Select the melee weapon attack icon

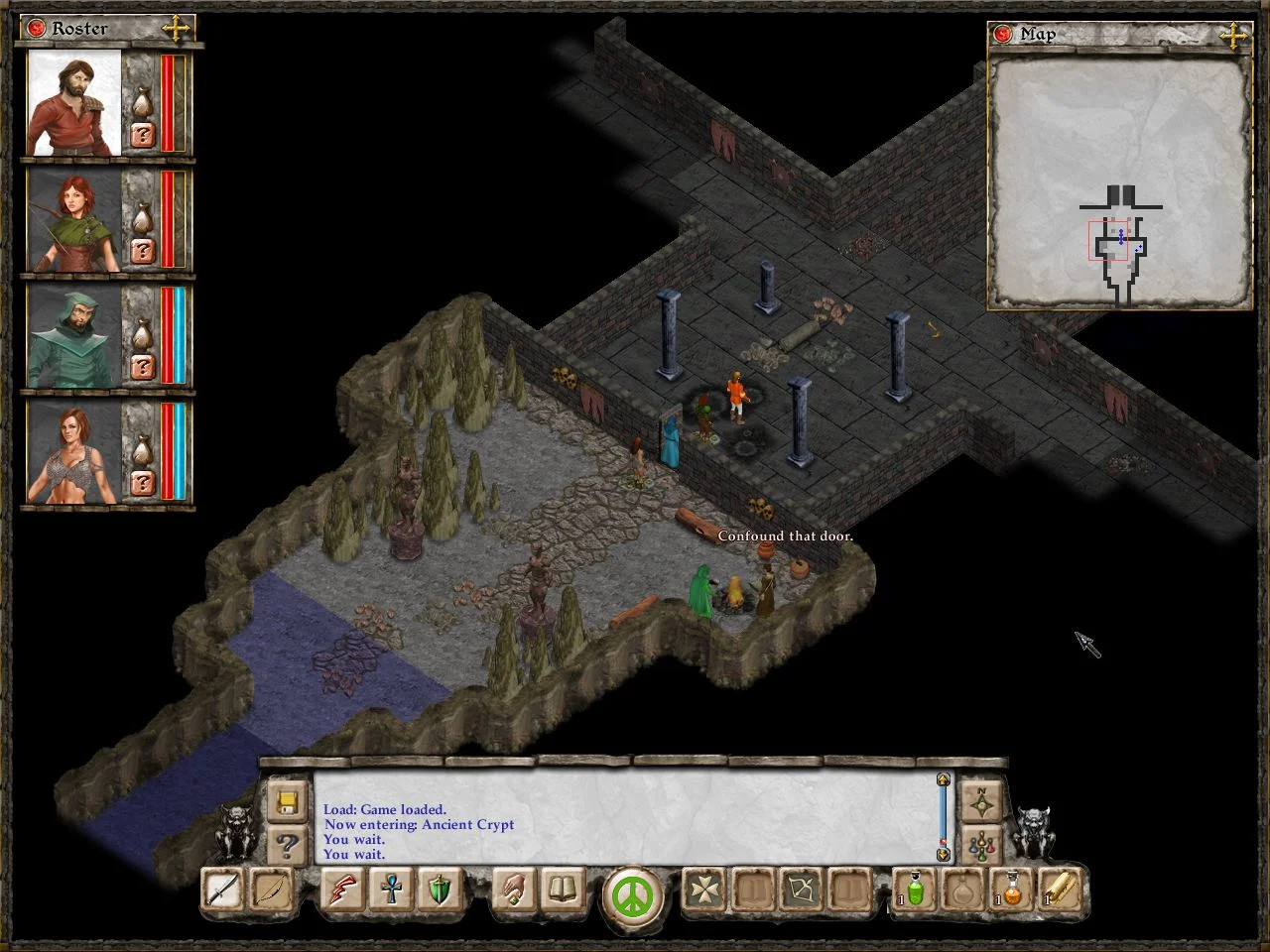coord(220,892)
